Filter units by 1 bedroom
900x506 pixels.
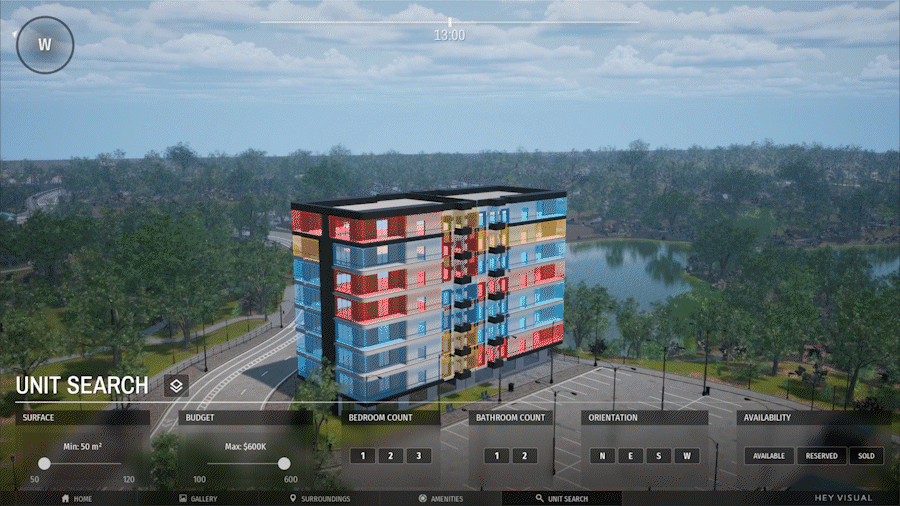[x=363, y=456]
